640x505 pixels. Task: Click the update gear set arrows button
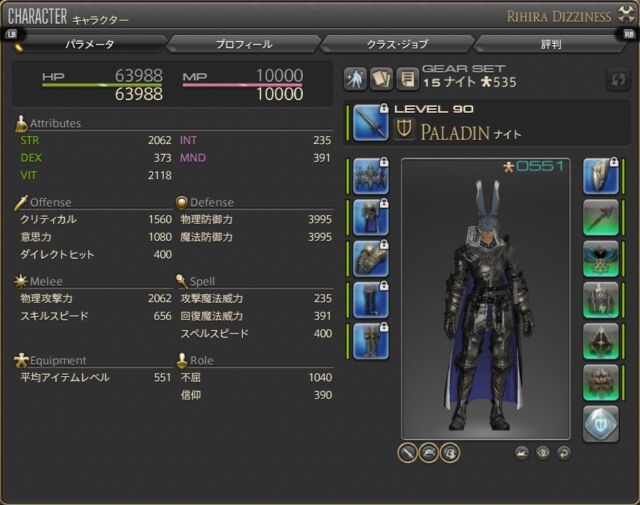[x=616, y=80]
